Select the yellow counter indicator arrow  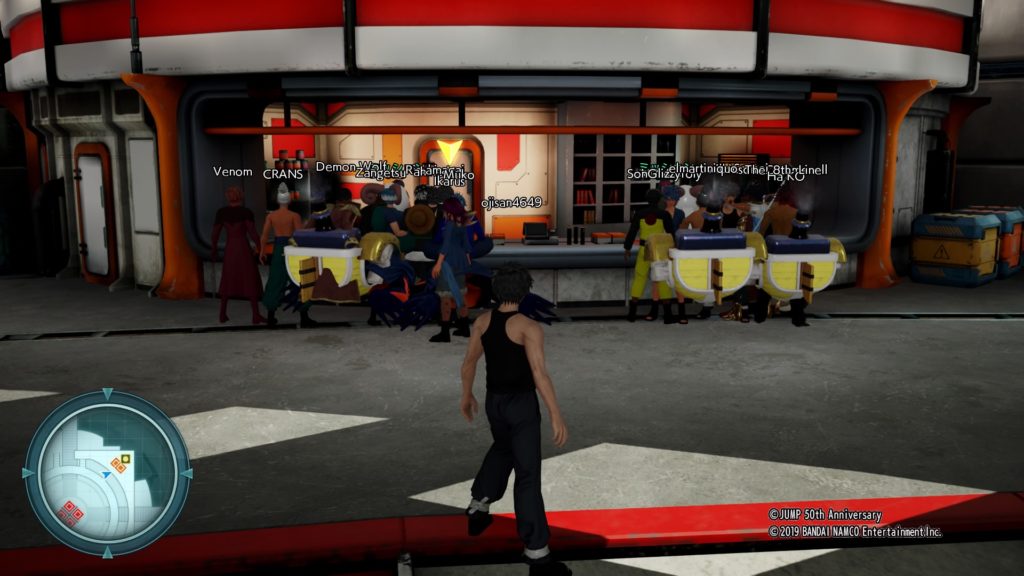point(449,151)
